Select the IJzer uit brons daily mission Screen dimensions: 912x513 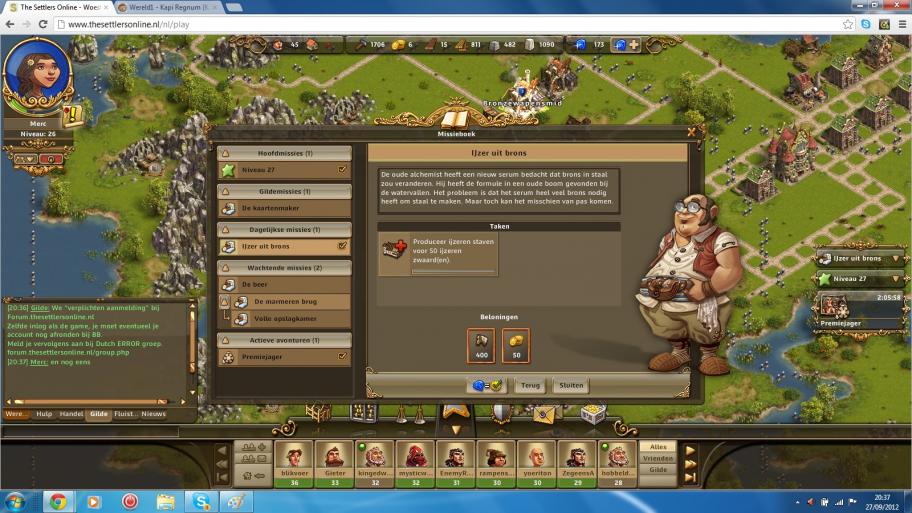point(285,246)
